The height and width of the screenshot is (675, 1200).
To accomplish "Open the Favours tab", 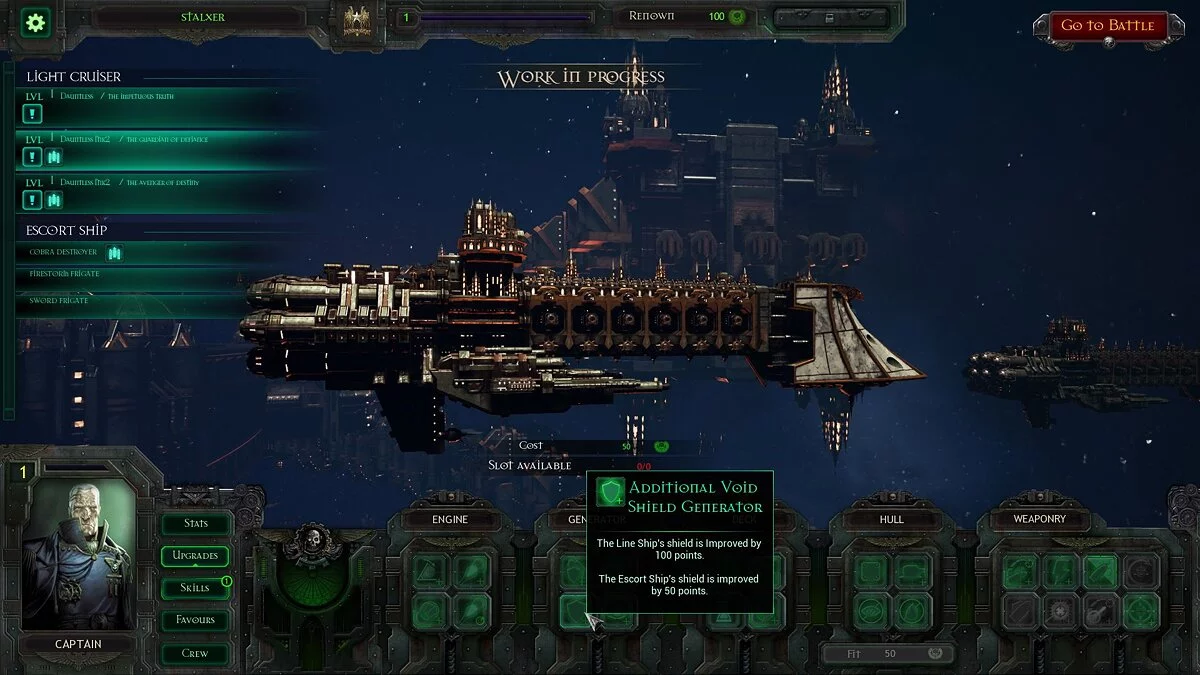I will [195, 620].
